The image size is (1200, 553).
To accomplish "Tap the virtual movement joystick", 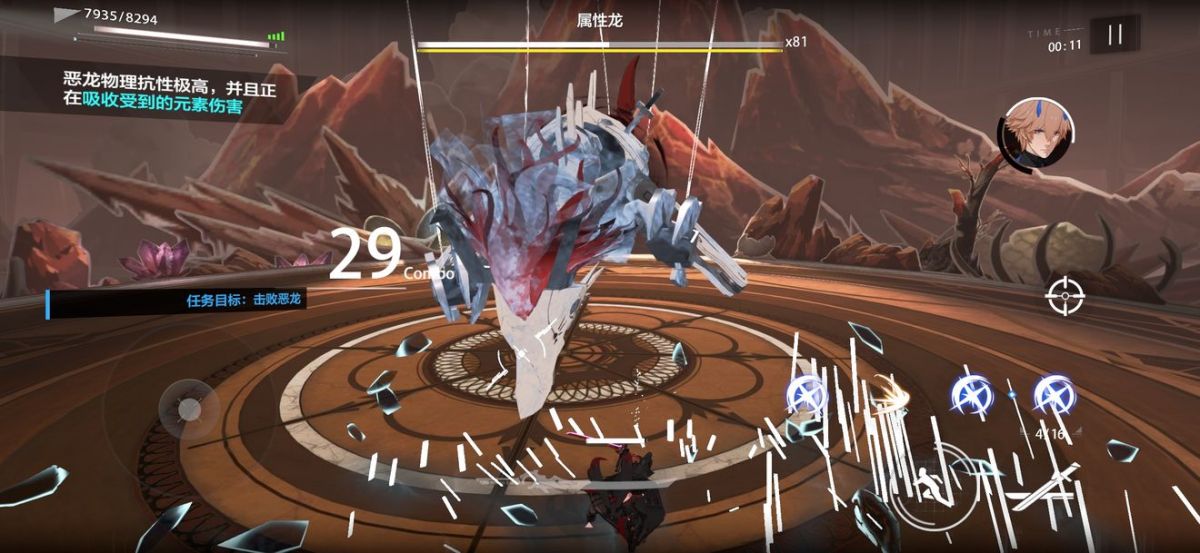I will 189,408.
